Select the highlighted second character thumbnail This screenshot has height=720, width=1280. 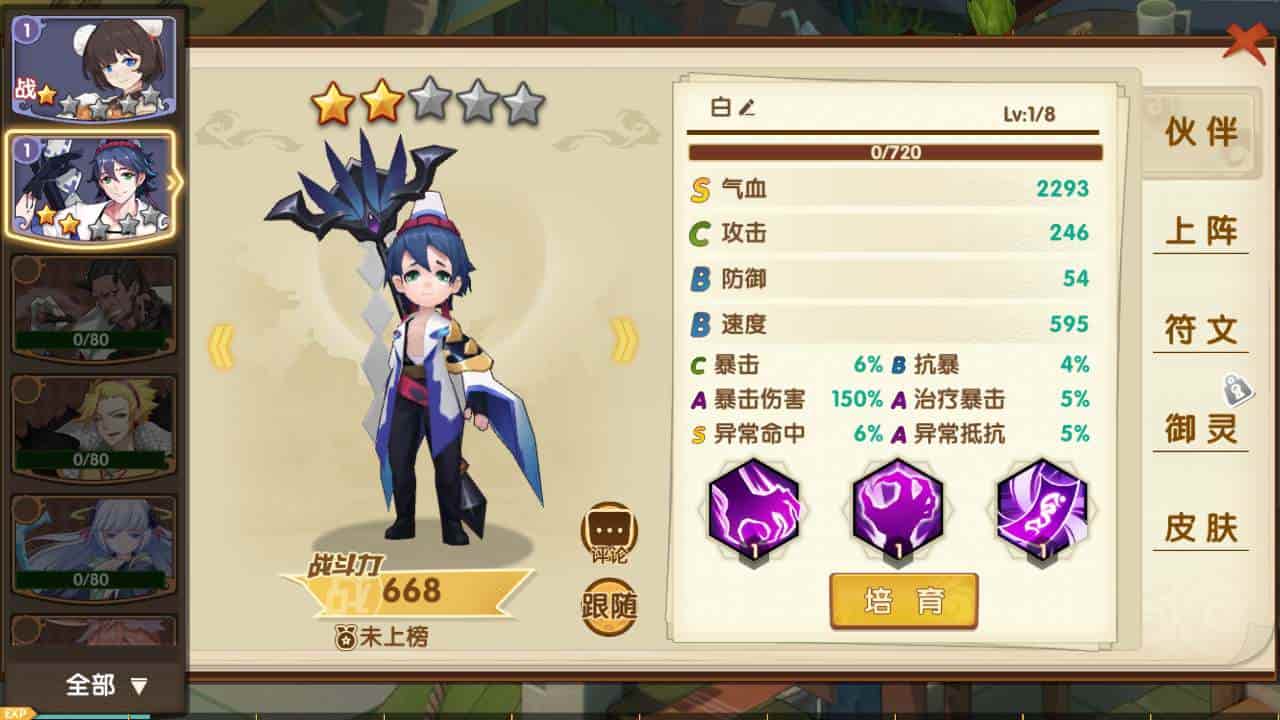(x=91, y=185)
